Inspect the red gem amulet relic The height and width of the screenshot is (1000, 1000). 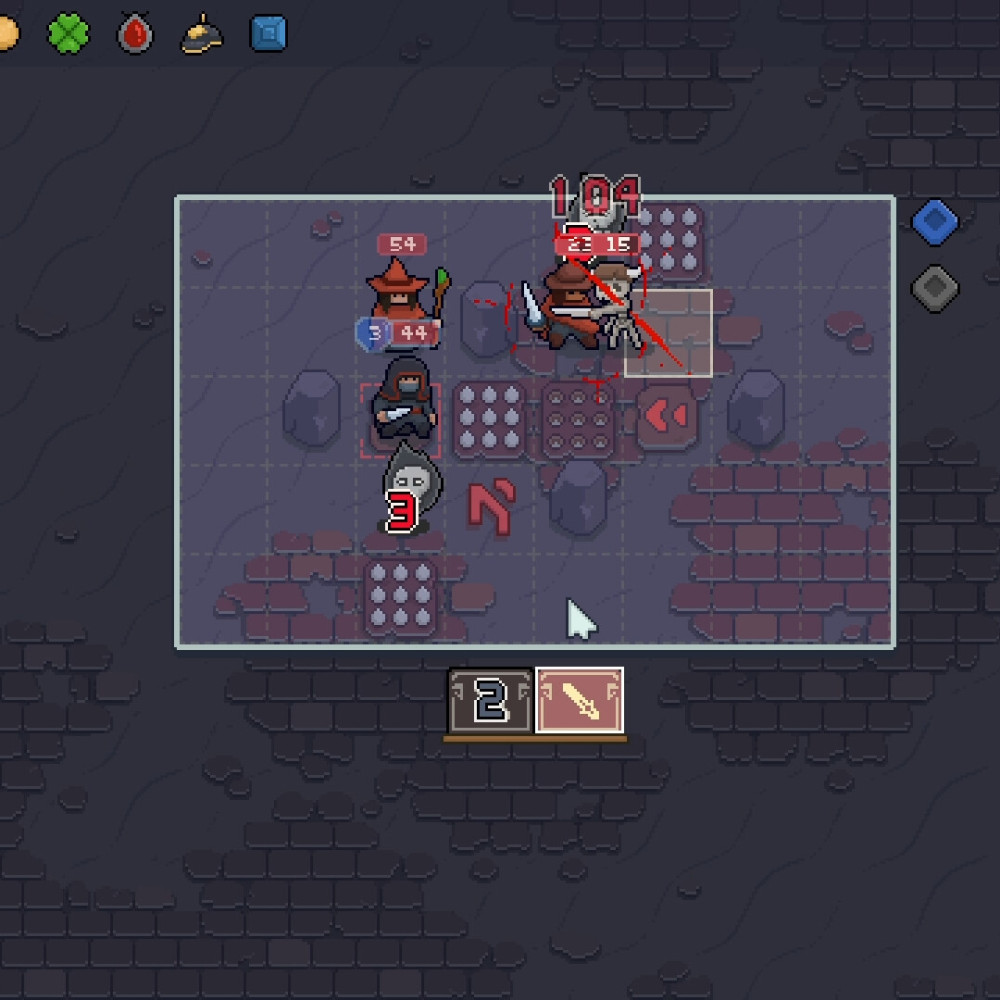134,35
